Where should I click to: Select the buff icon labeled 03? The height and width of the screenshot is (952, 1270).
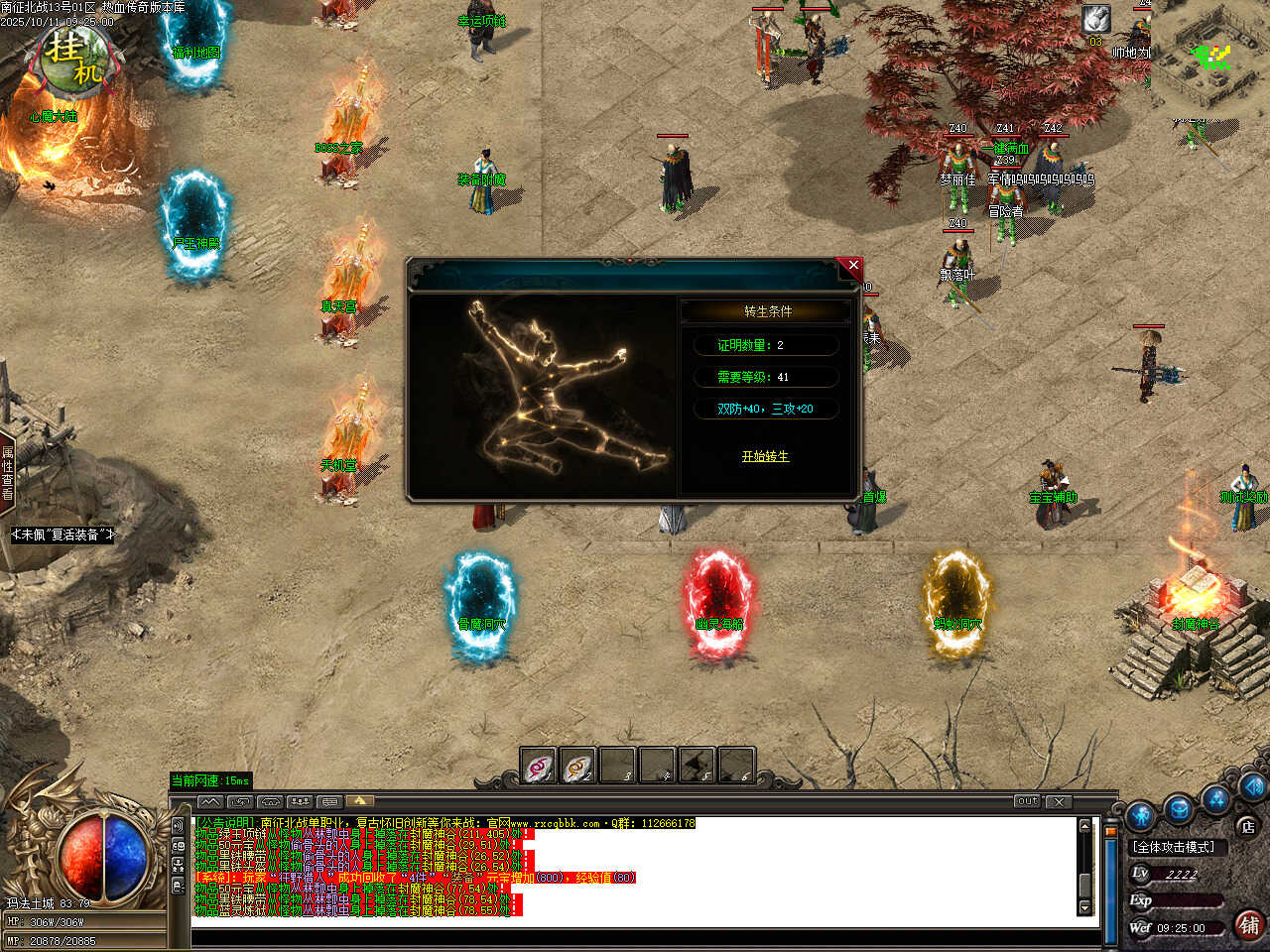click(x=1095, y=19)
